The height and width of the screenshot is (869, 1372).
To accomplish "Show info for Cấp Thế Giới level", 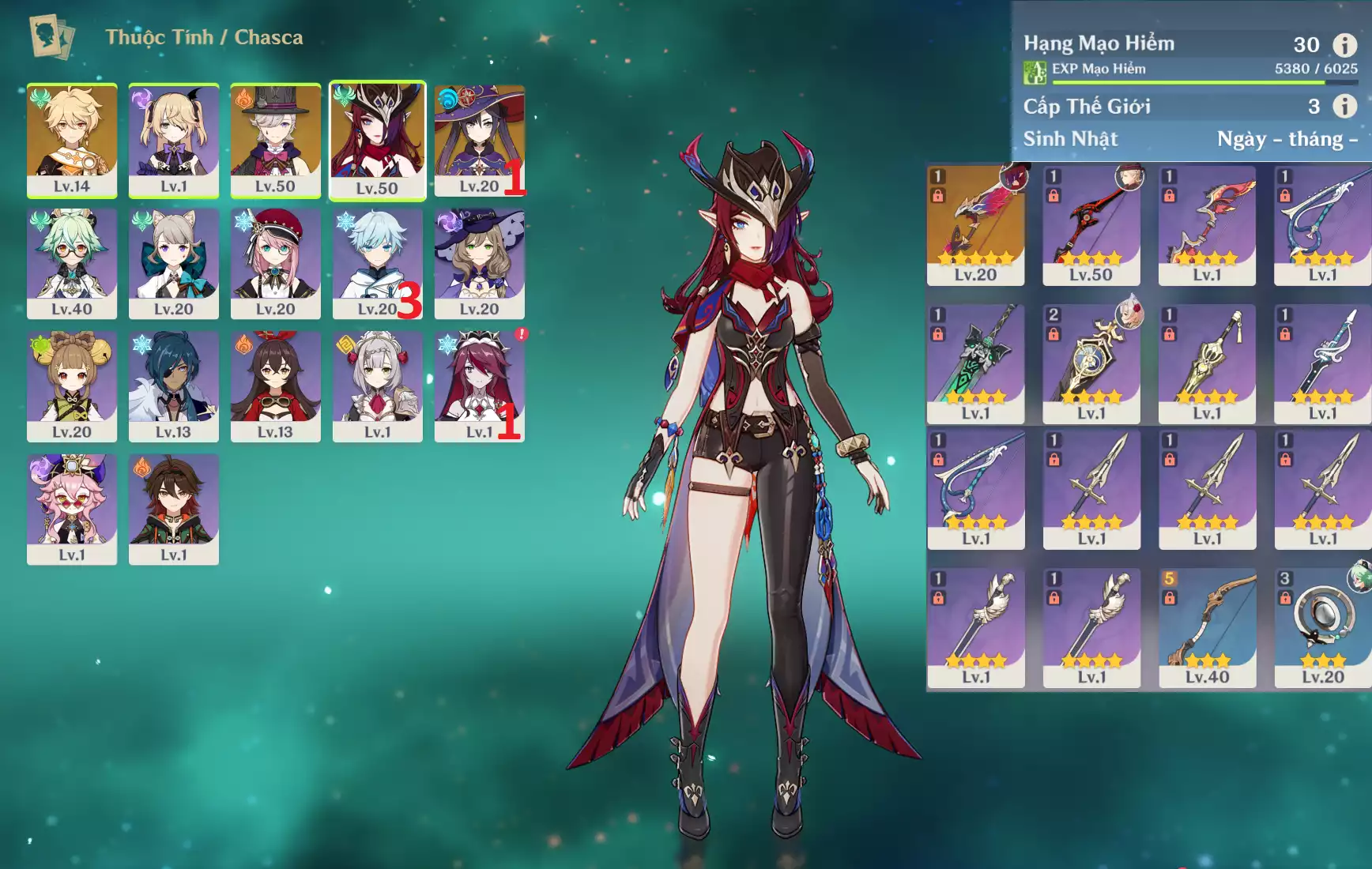I will pyautogui.click(x=1344, y=106).
